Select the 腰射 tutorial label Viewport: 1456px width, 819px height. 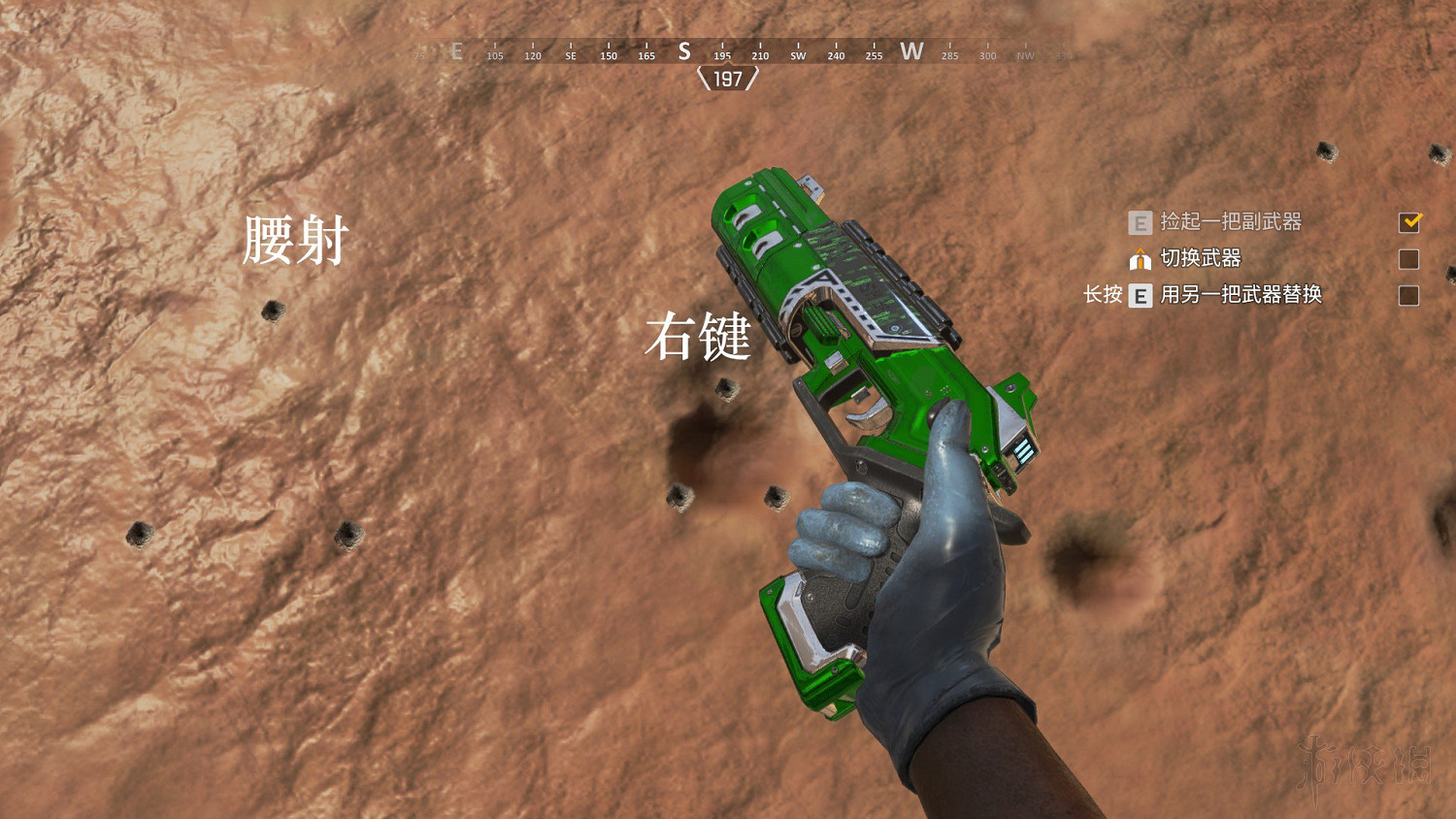tap(295, 243)
